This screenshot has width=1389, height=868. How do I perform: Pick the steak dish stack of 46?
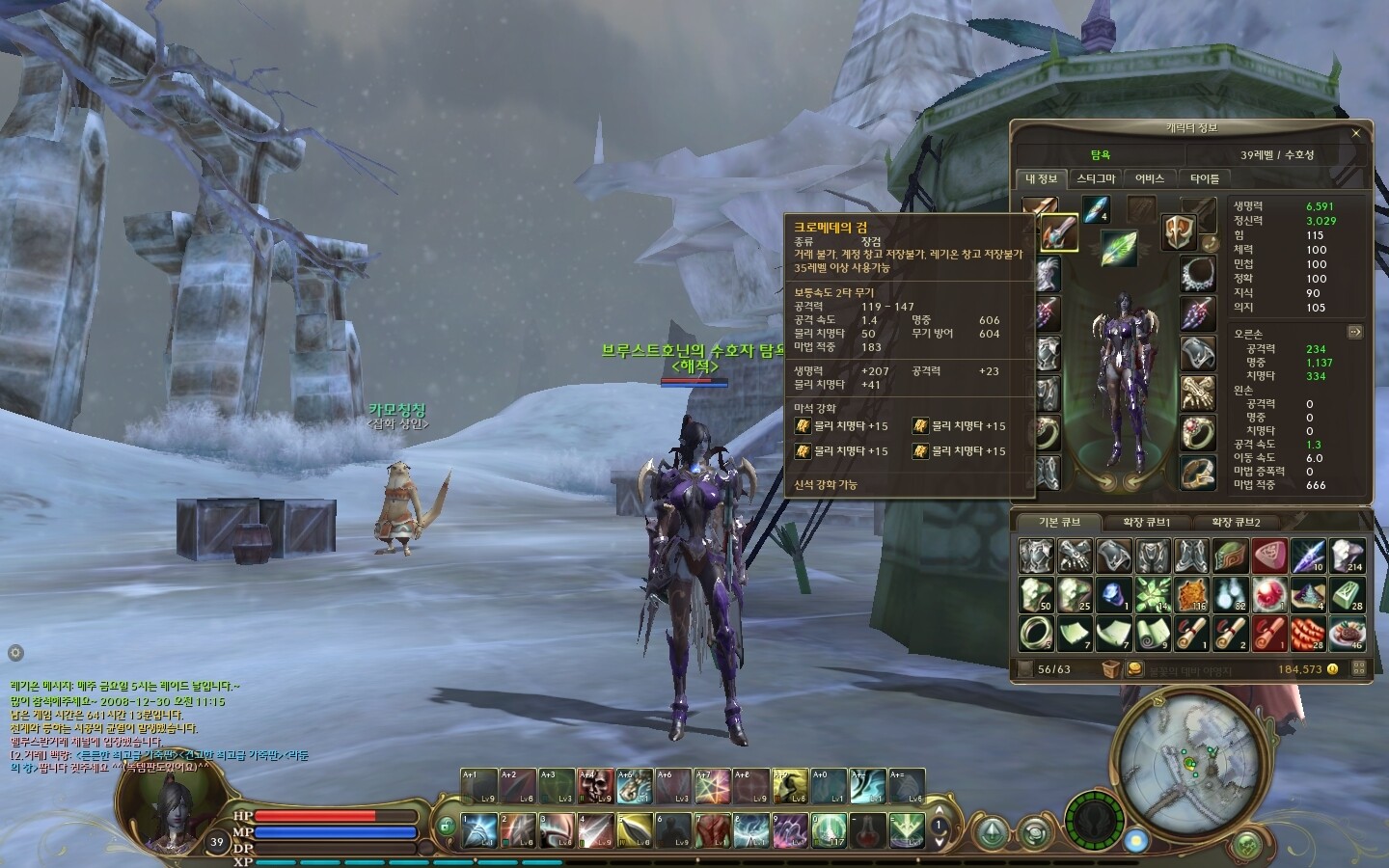point(1347,633)
